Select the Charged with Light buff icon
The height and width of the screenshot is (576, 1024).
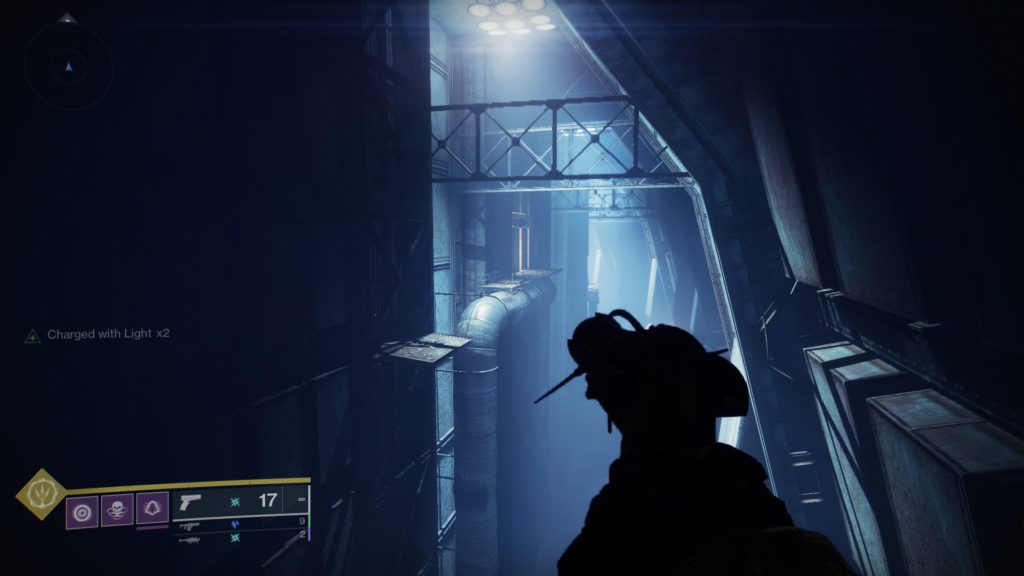point(32,336)
